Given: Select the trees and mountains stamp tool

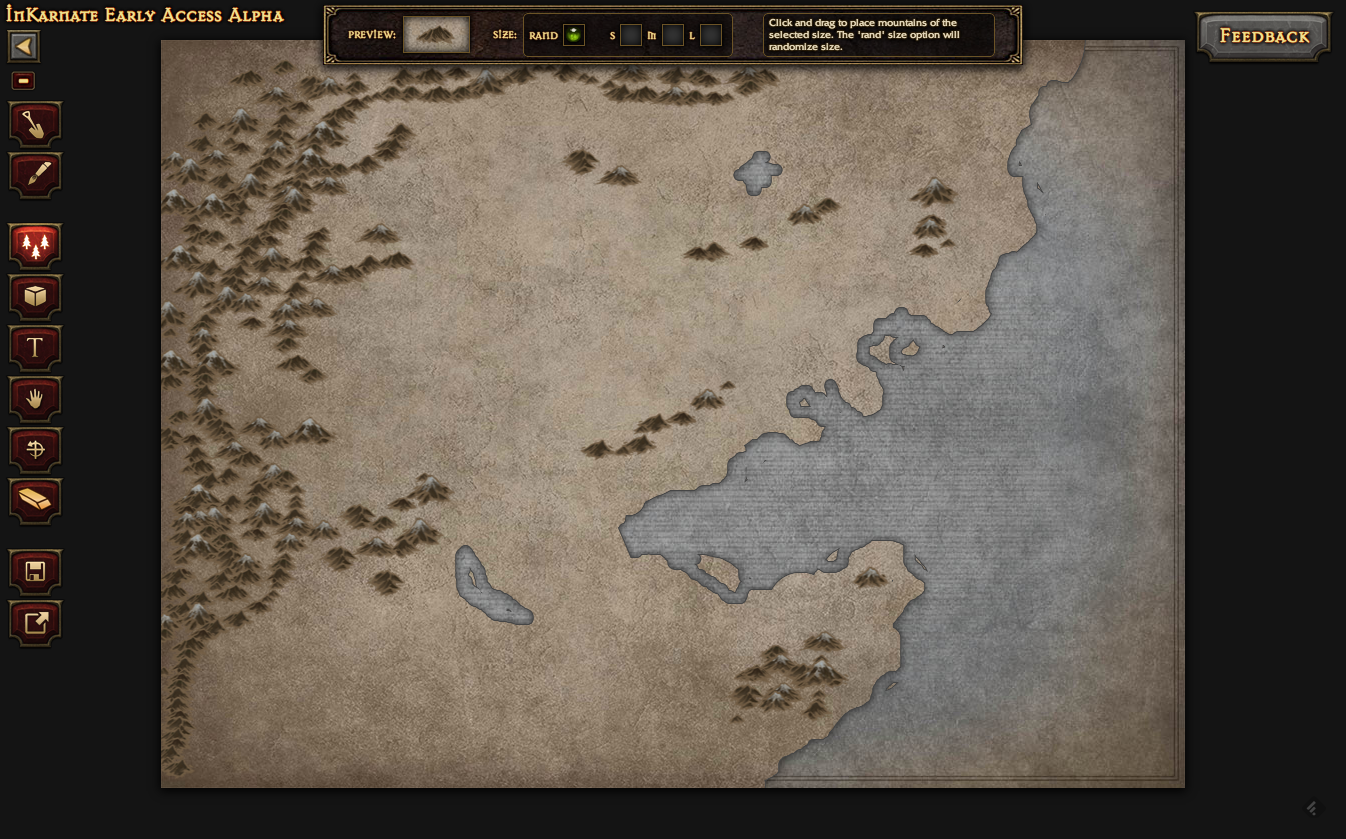Looking at the screenshot, I should coord(35,245).
